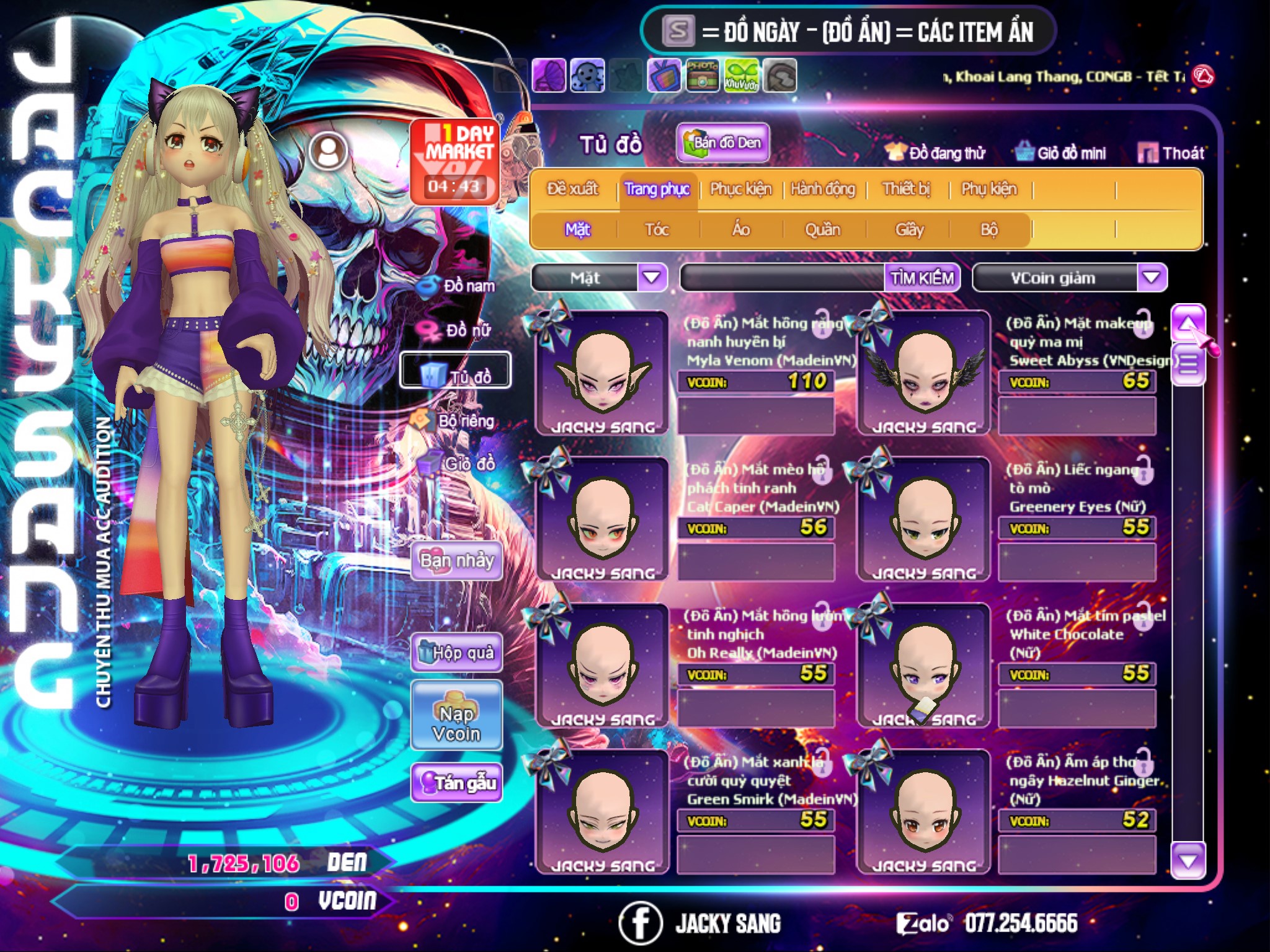Exit the shop with Thoát
Screen dimensions: 1270x952
(x=1171, y=153)
